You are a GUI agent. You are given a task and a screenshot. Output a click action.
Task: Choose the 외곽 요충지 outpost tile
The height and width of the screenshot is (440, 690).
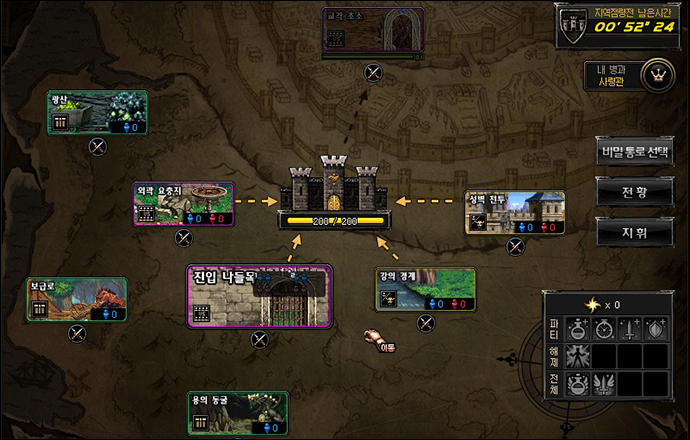point(183,204)
